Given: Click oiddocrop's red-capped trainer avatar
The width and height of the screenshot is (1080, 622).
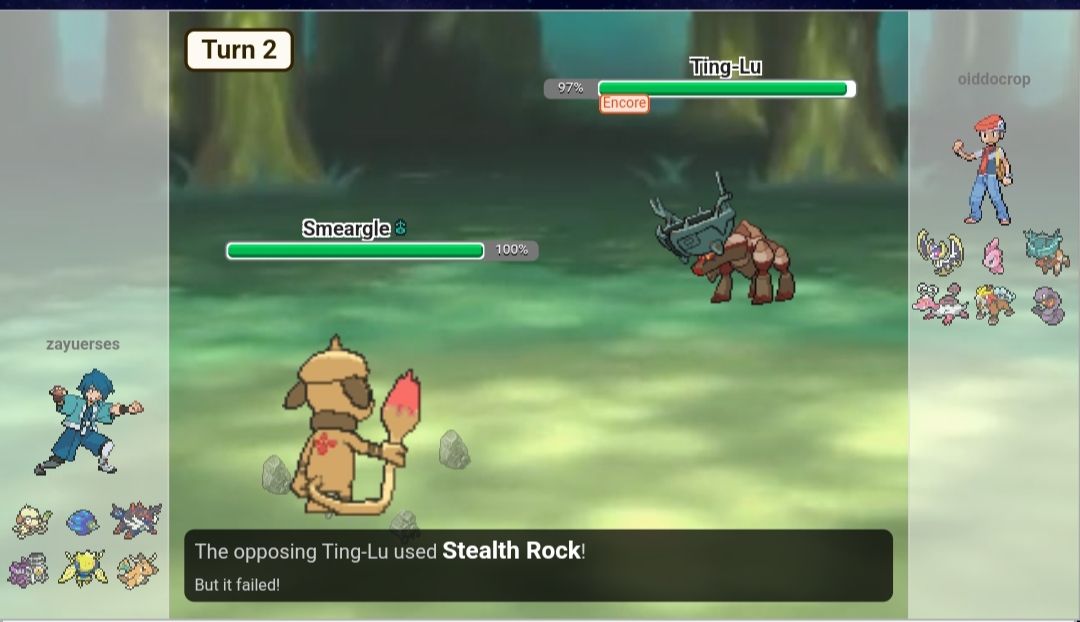Looking at the screenshot, I should click(x=984, y=168).
